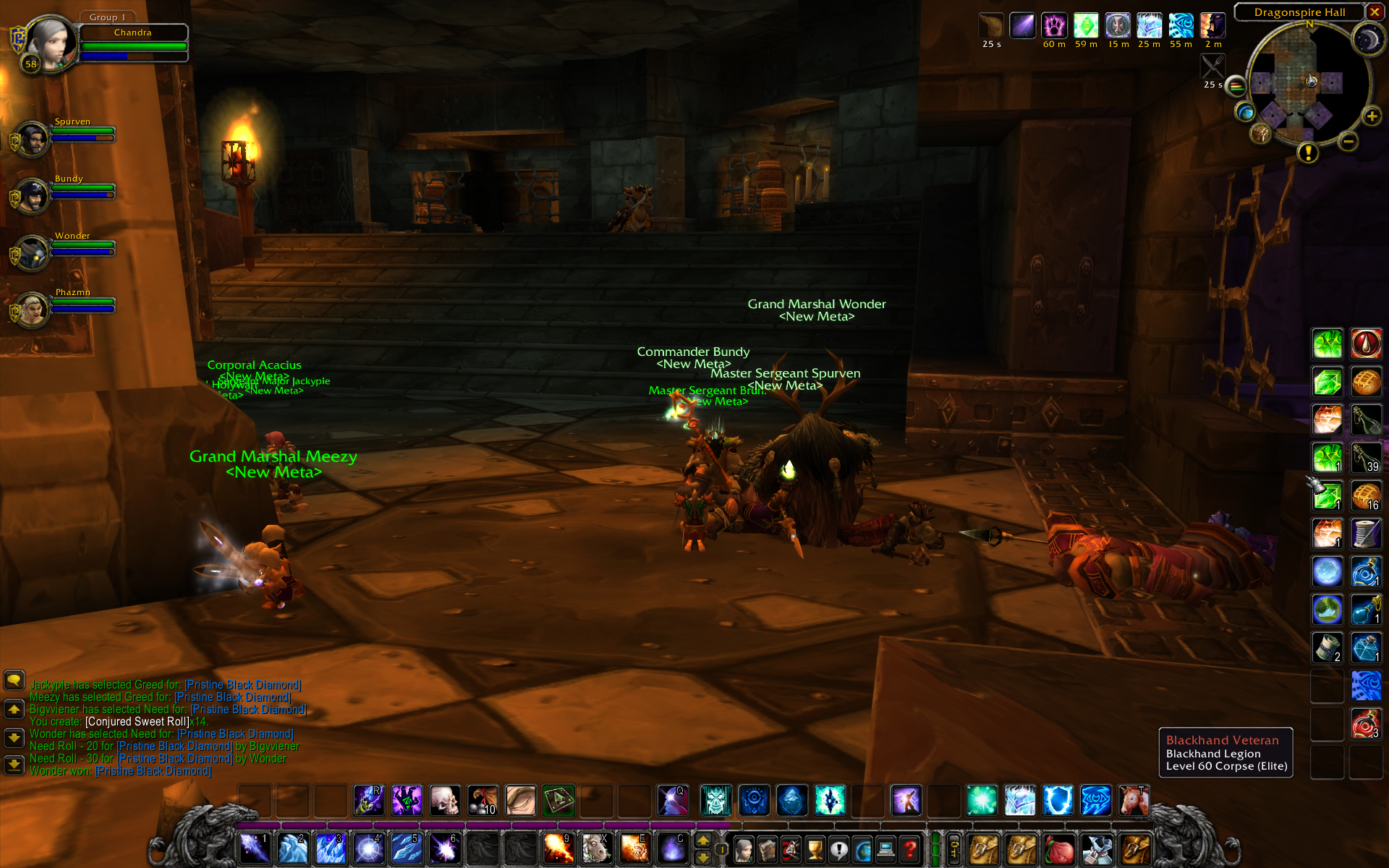
Task: Target party member Phazmn's portrait
Action: (x=32, y=310)
